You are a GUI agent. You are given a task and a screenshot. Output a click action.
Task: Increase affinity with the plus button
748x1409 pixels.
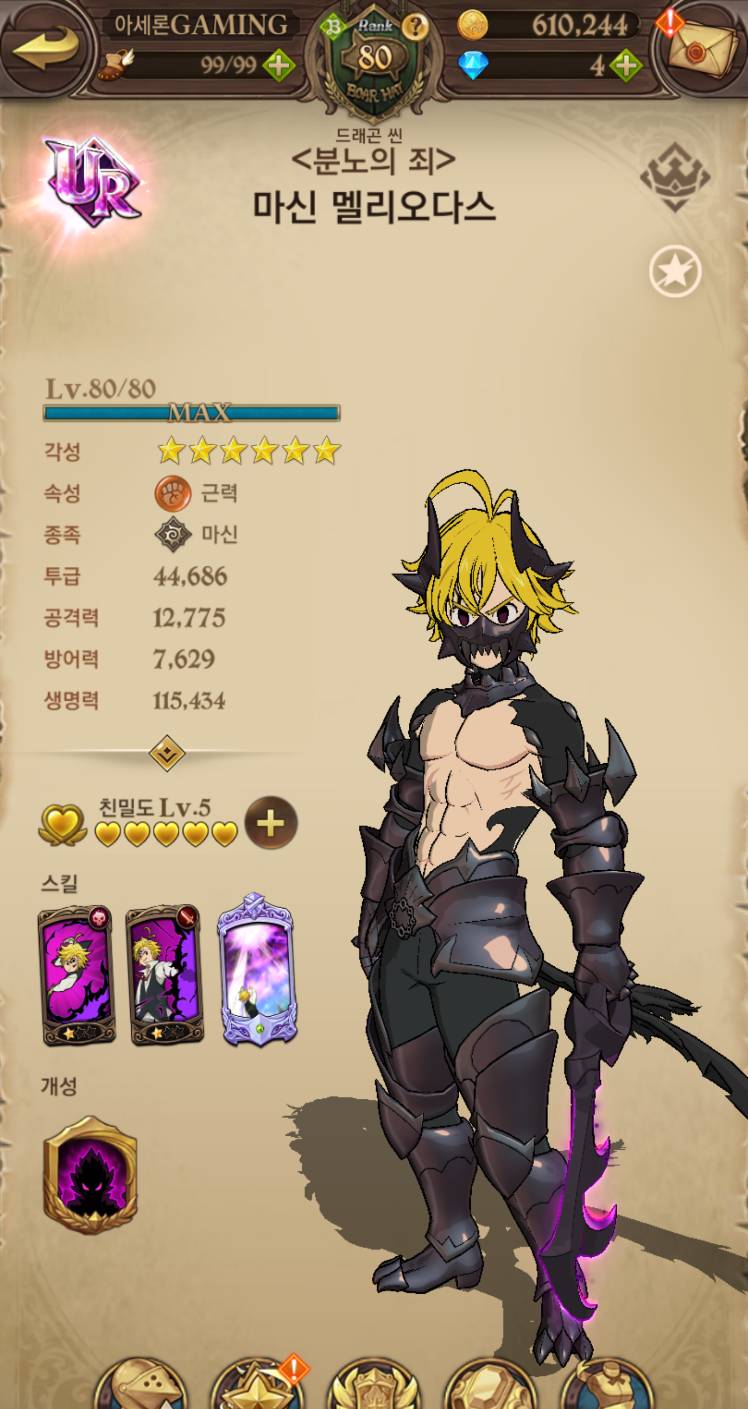(x=271, y=823)
